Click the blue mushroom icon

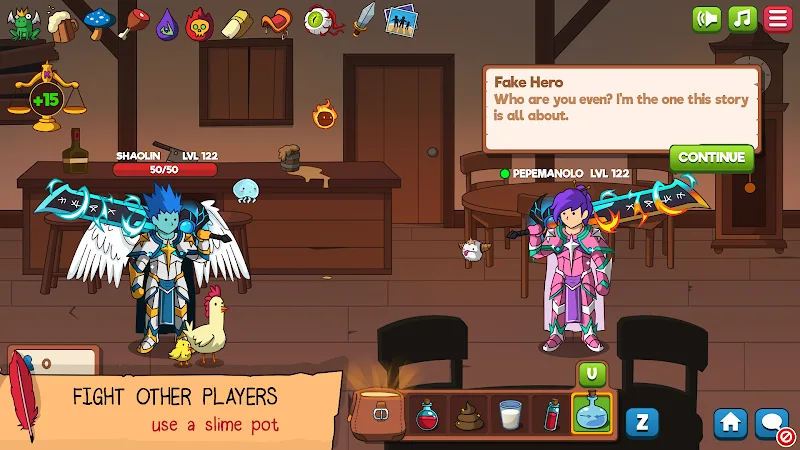click(x=98, y=20)
